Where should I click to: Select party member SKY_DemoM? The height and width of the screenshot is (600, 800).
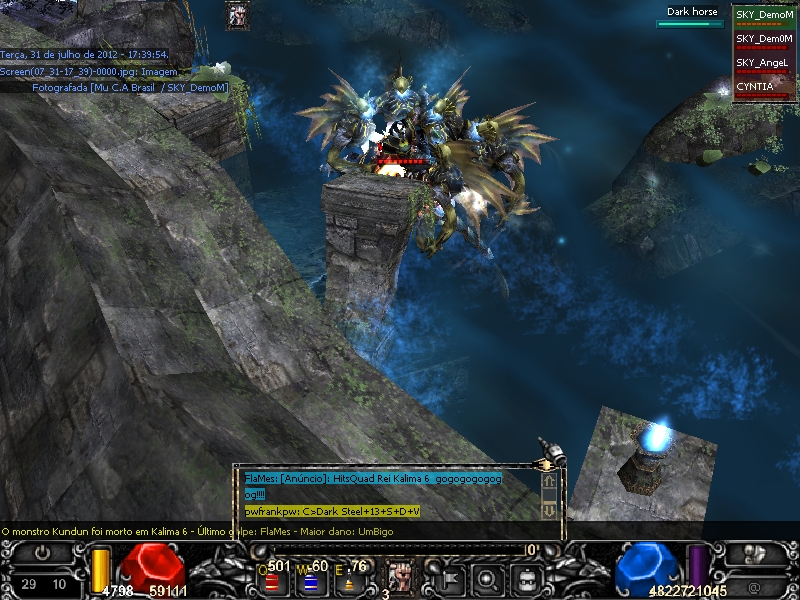765,16
